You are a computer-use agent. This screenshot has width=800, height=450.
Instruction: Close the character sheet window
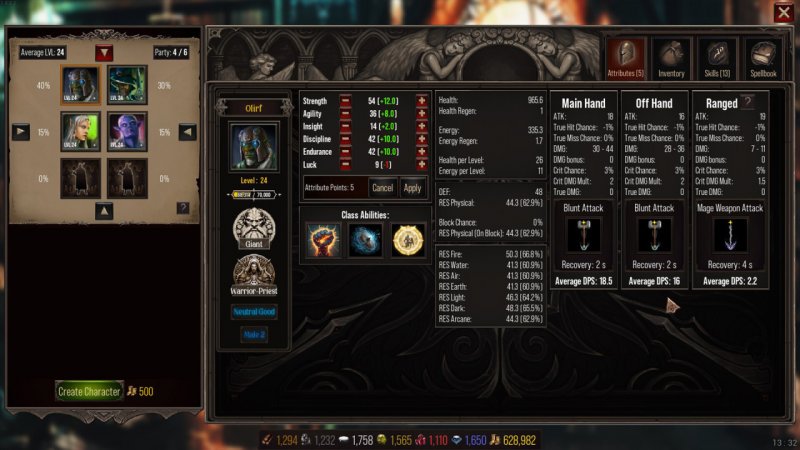[782, 12]
